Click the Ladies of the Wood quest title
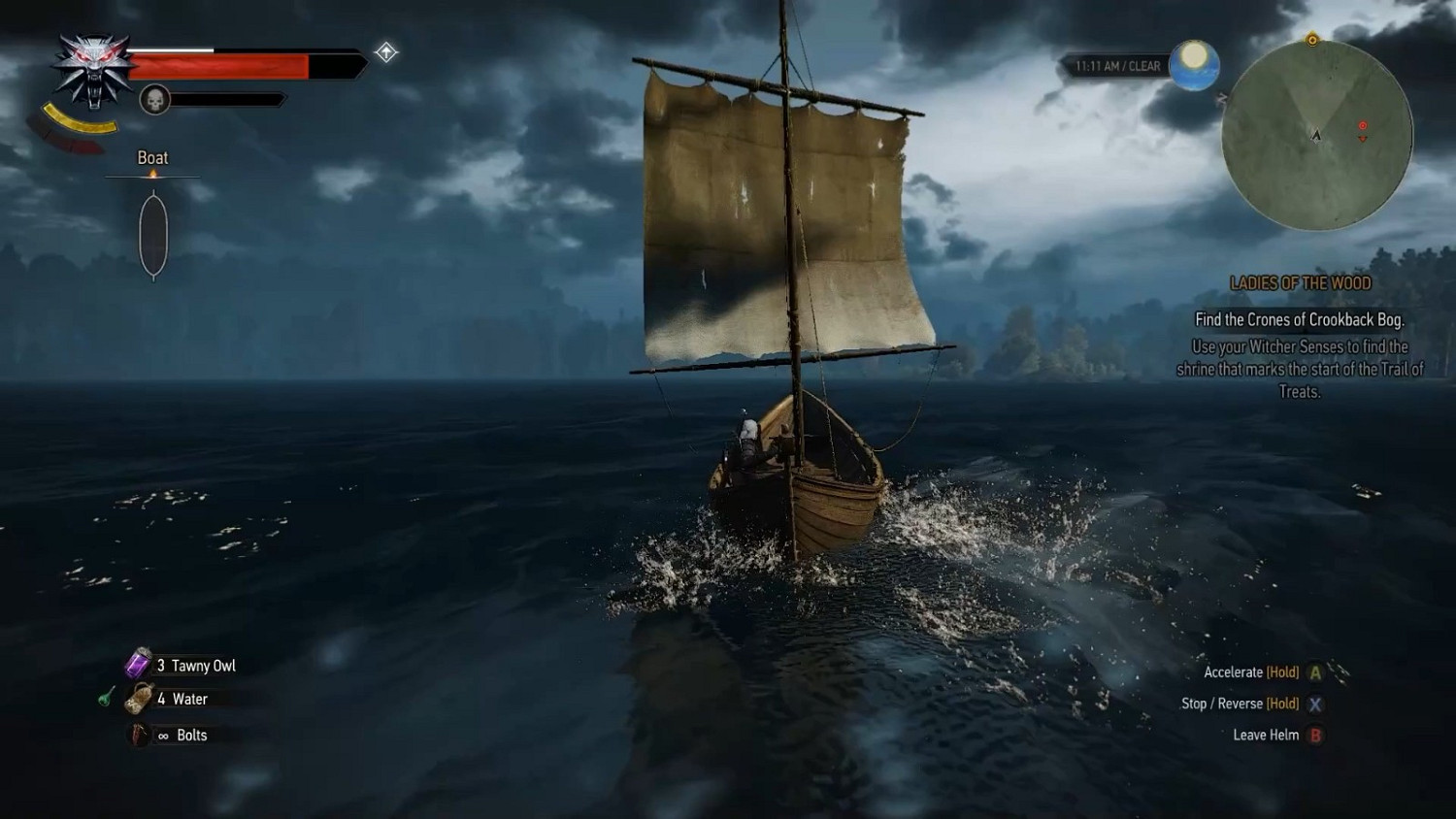1456x819 pixels. point(1300,283)
